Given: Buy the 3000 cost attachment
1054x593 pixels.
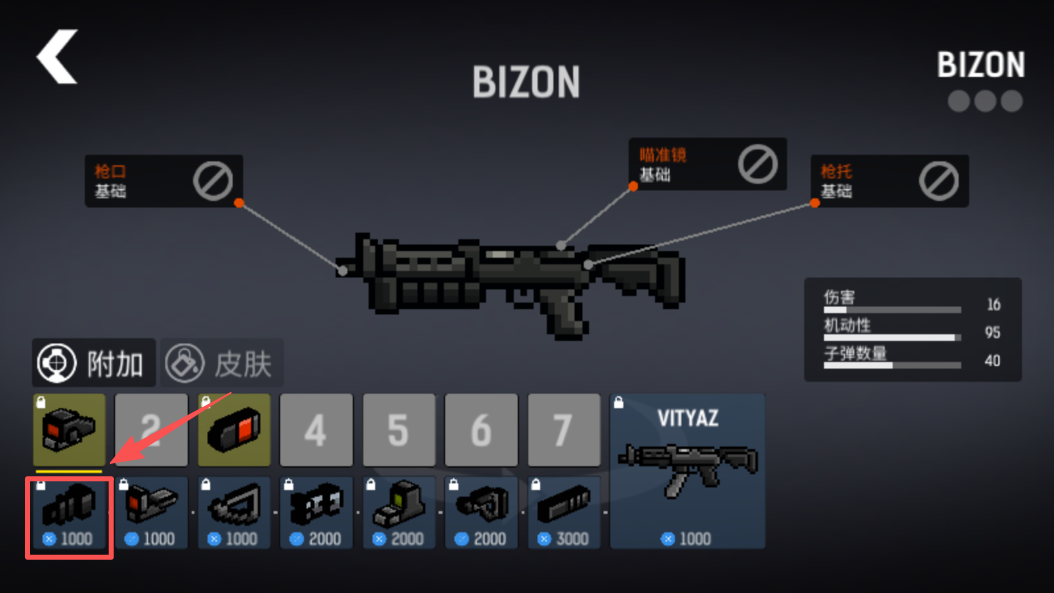Looking at the screenshot, I should tap(564, 513).
